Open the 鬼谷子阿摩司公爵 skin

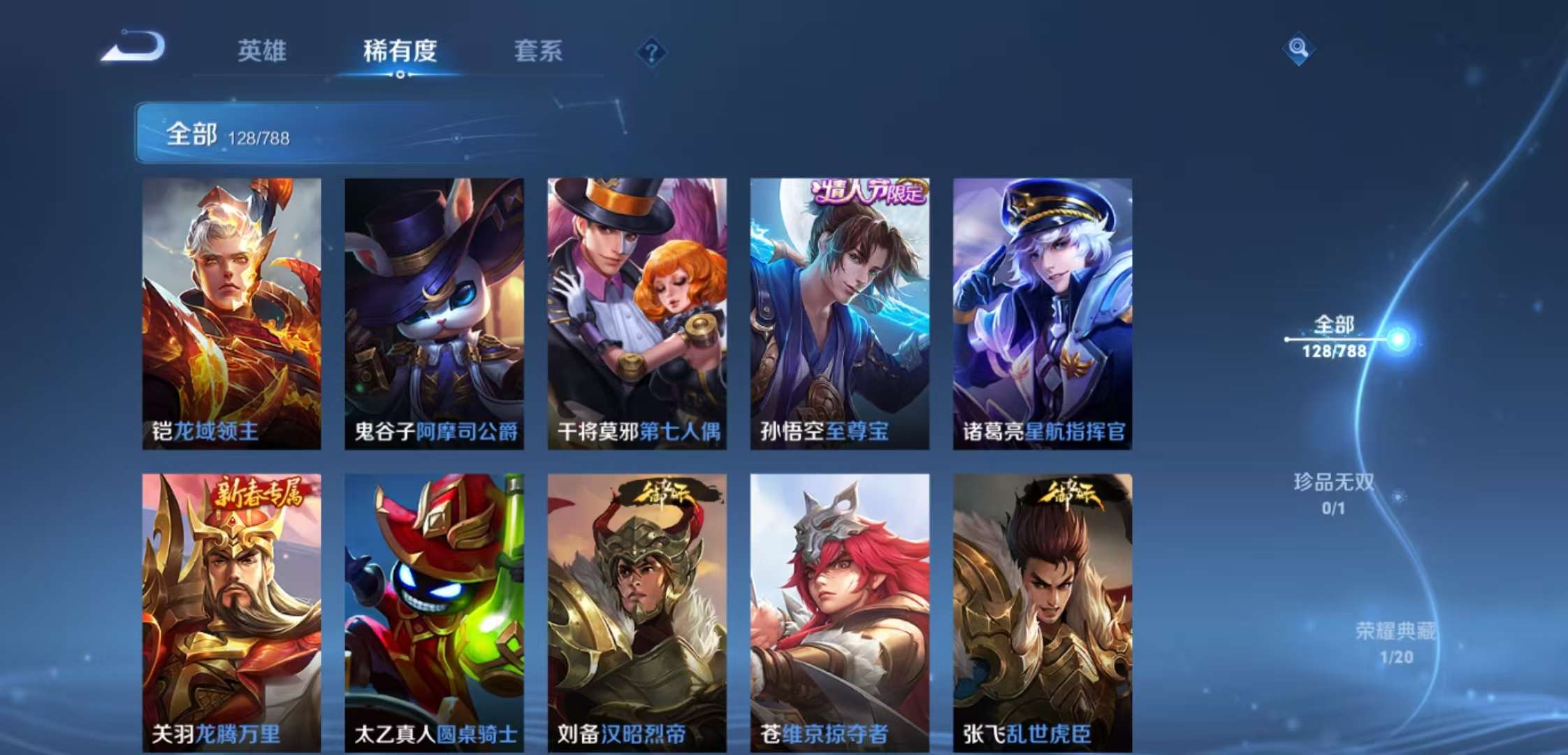pos(433,315)
